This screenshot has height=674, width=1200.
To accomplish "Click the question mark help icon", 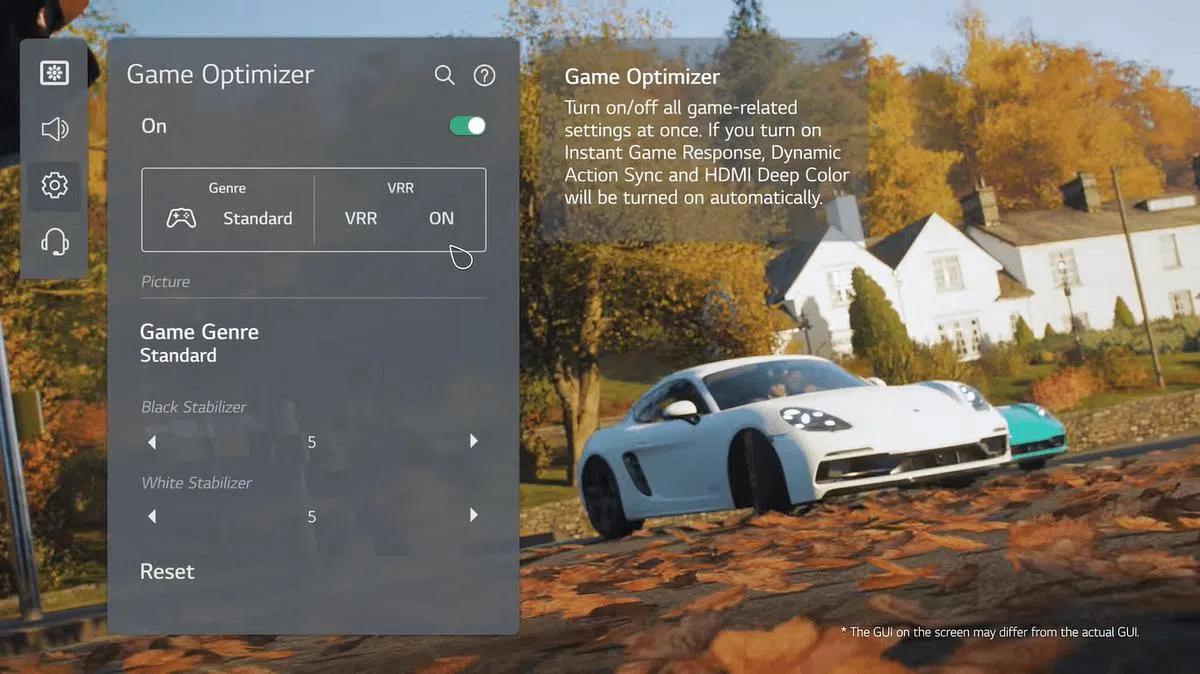I will coord(485,76).
